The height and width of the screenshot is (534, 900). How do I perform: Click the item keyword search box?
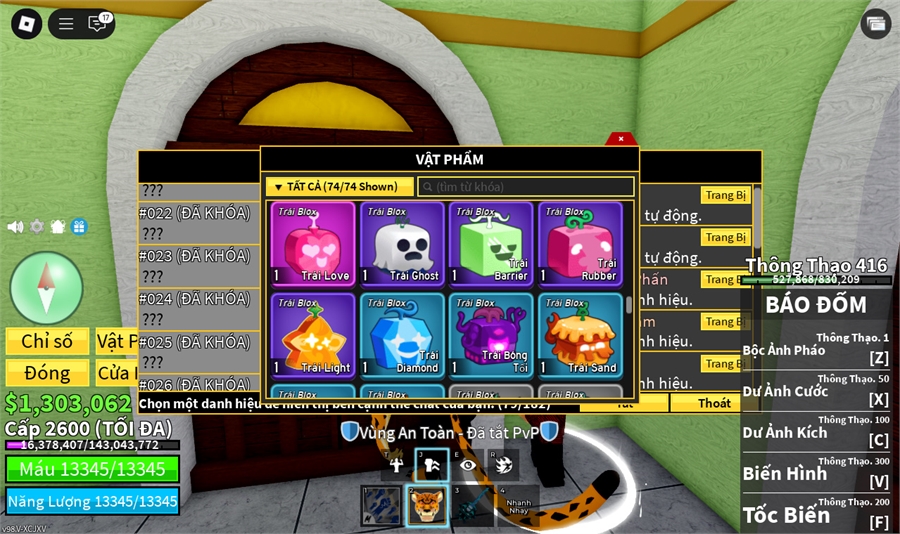tap(525, 187)
